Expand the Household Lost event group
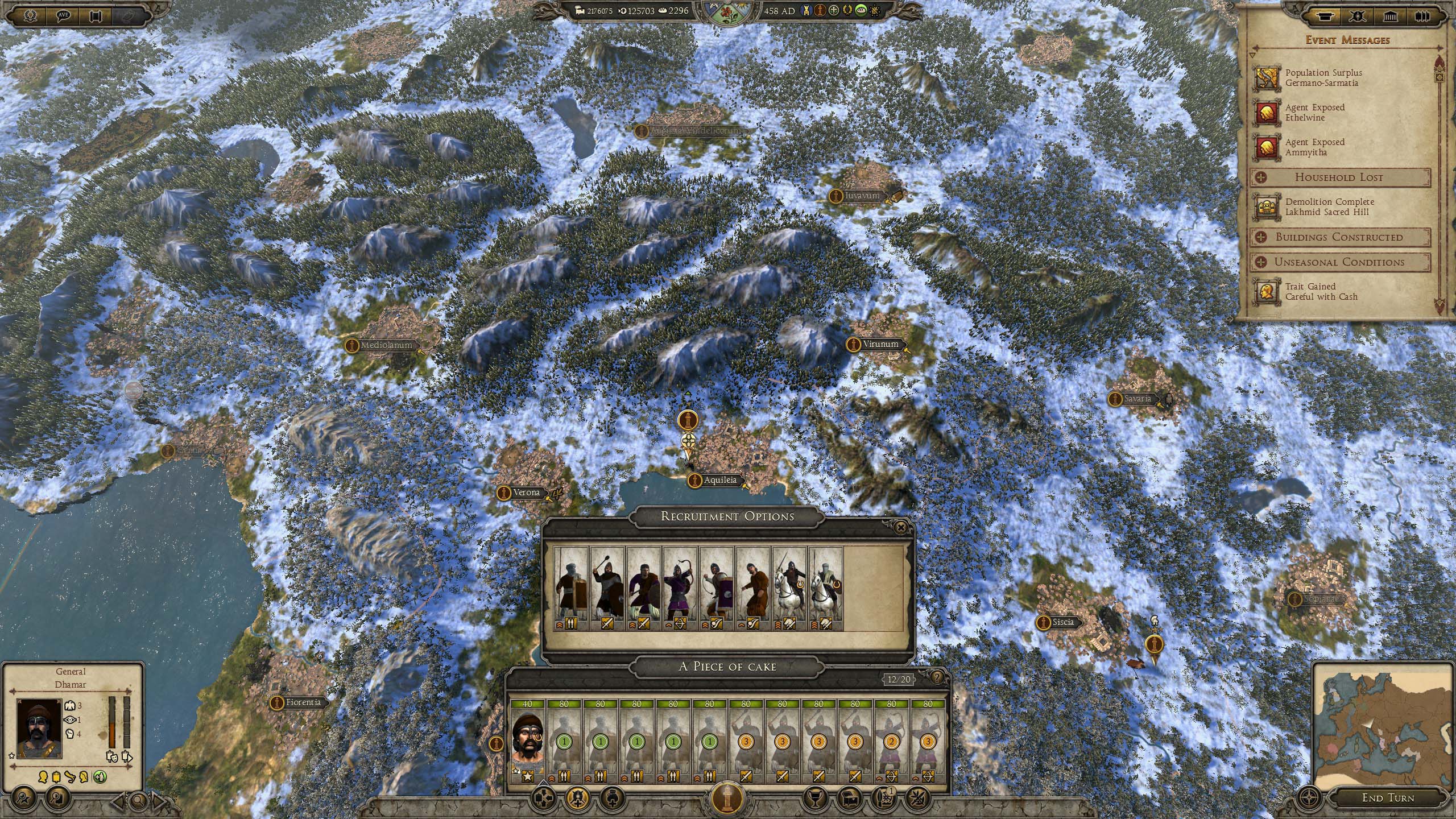Image resolution: width=1456 pixels, height=819 pixels. [1339, 177]
